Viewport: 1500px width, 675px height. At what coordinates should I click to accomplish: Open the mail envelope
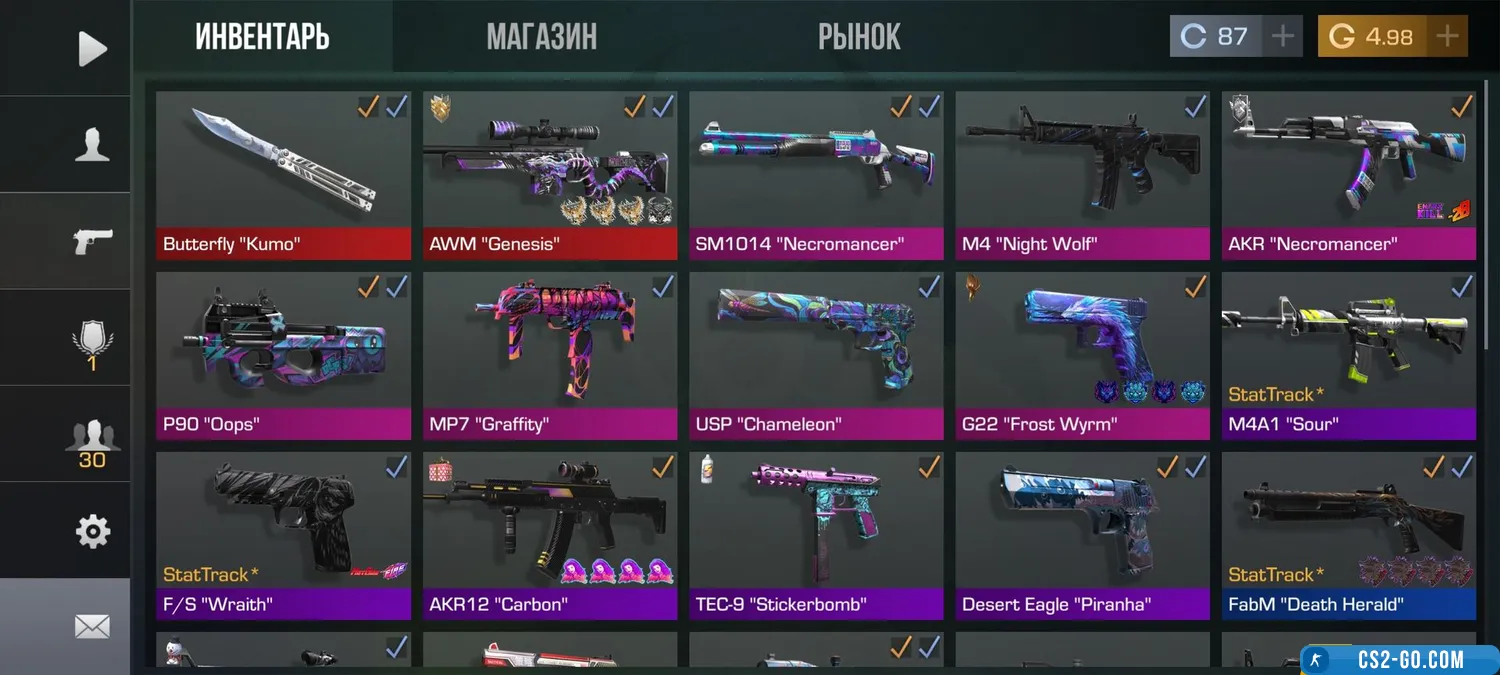click(92, 627)
